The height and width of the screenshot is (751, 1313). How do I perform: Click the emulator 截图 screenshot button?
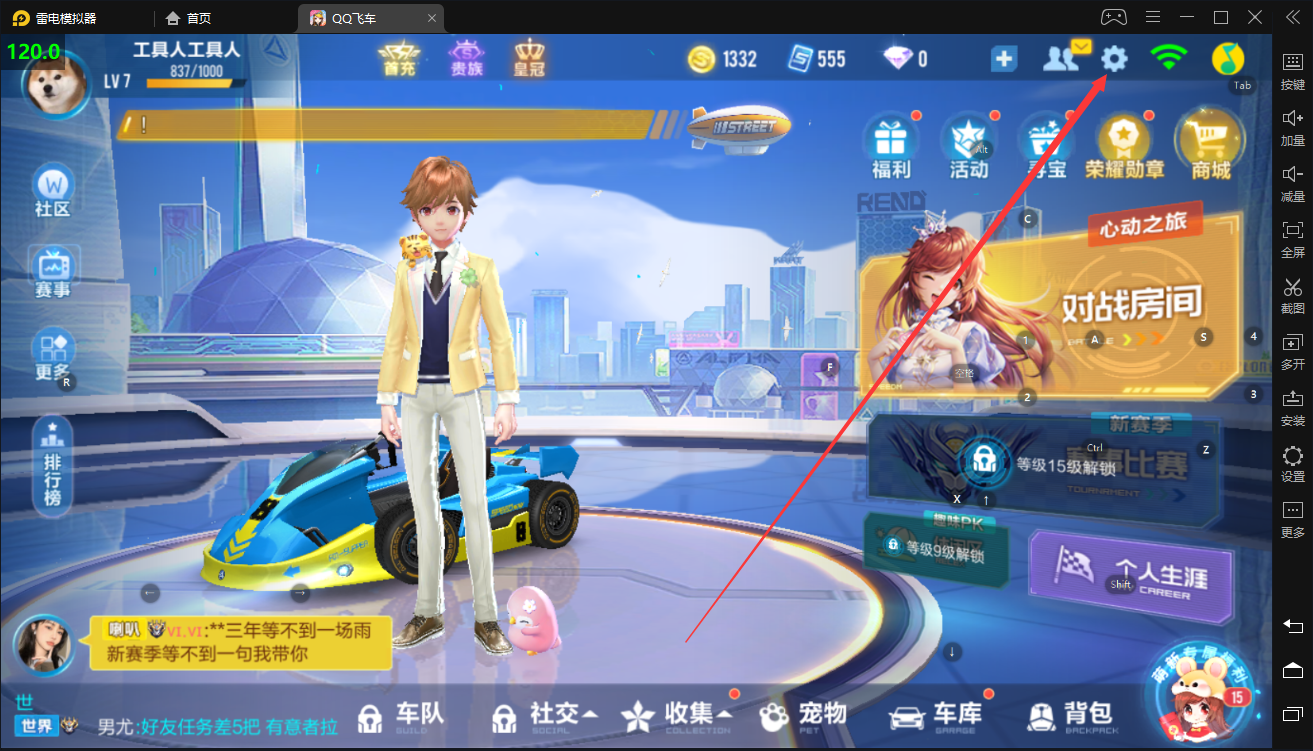pyautogui.click(x=1292, y=295)
